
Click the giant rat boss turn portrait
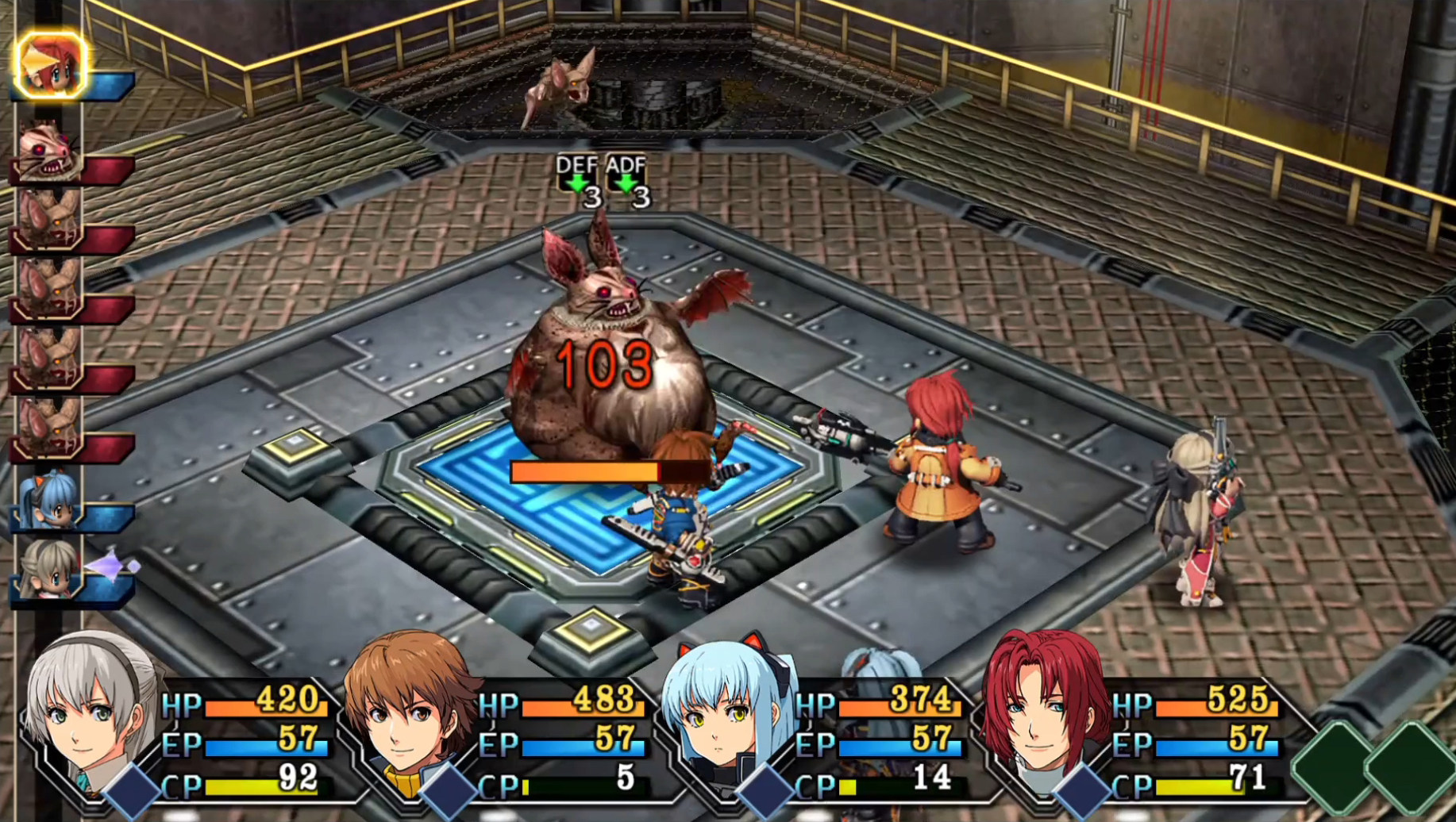[x=49, y=151]
